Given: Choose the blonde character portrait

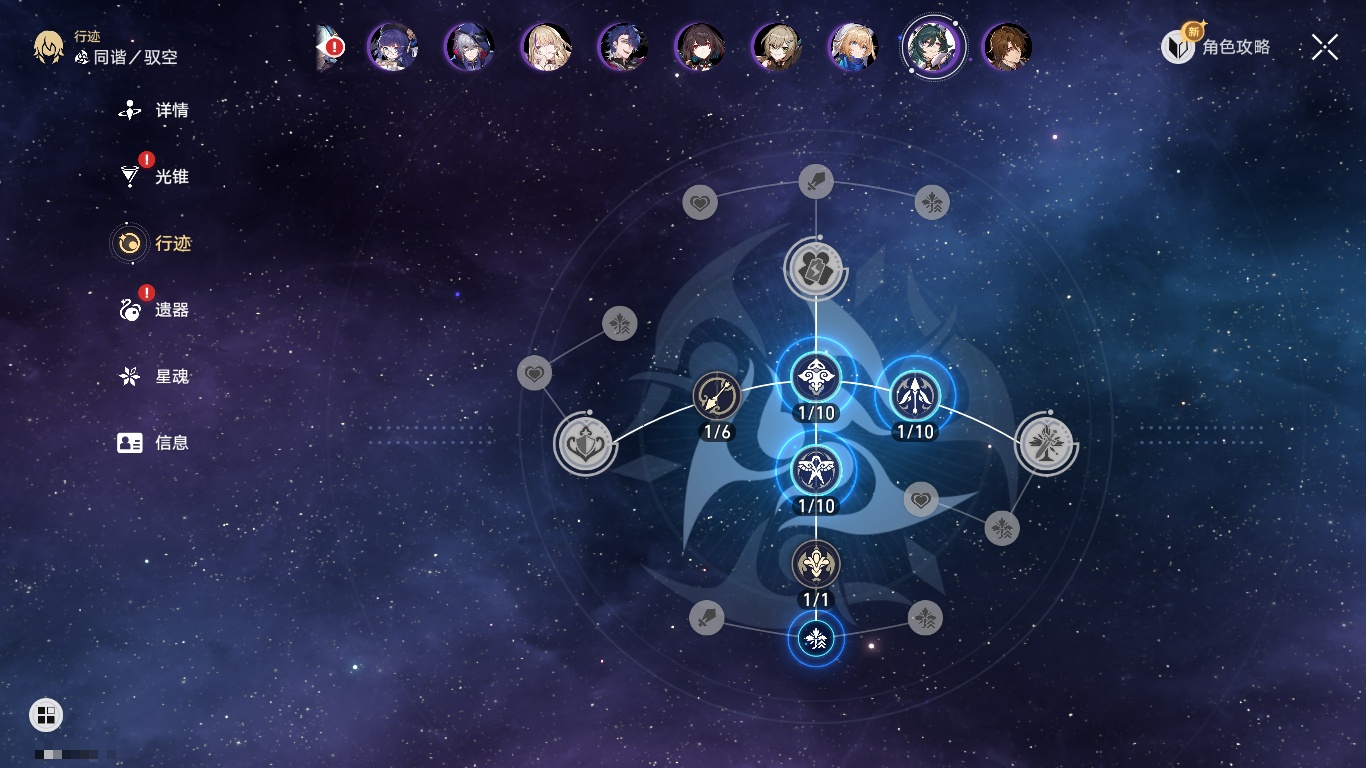Looking at the screenshot, I should pos(547,47).
